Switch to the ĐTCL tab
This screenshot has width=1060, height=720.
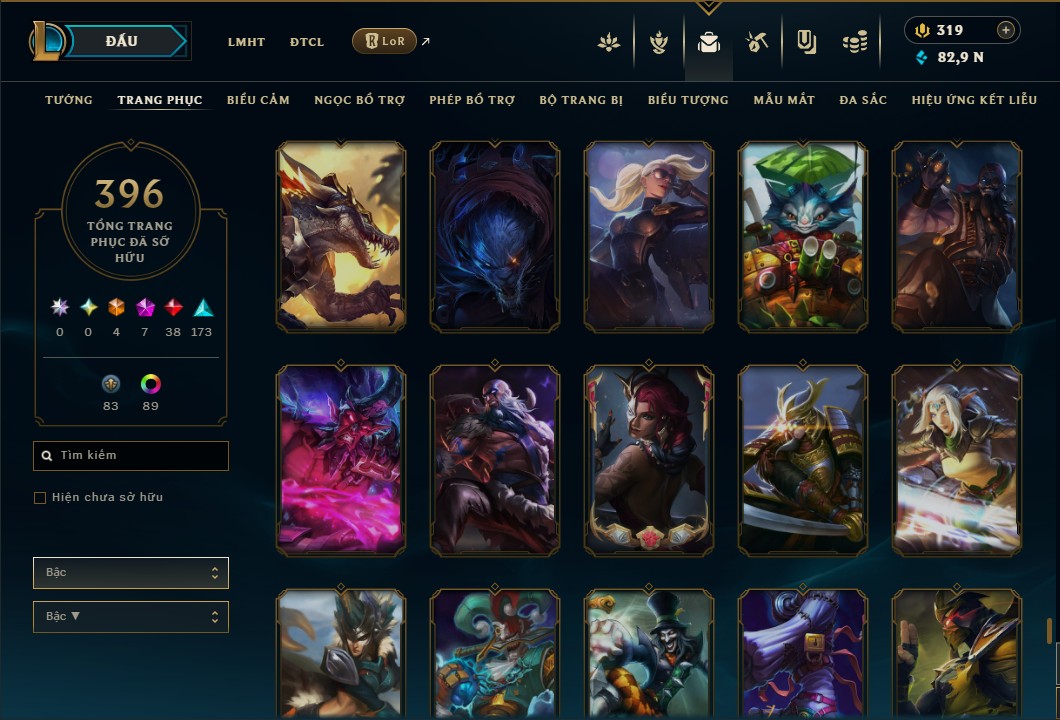(x=307, y=42)
